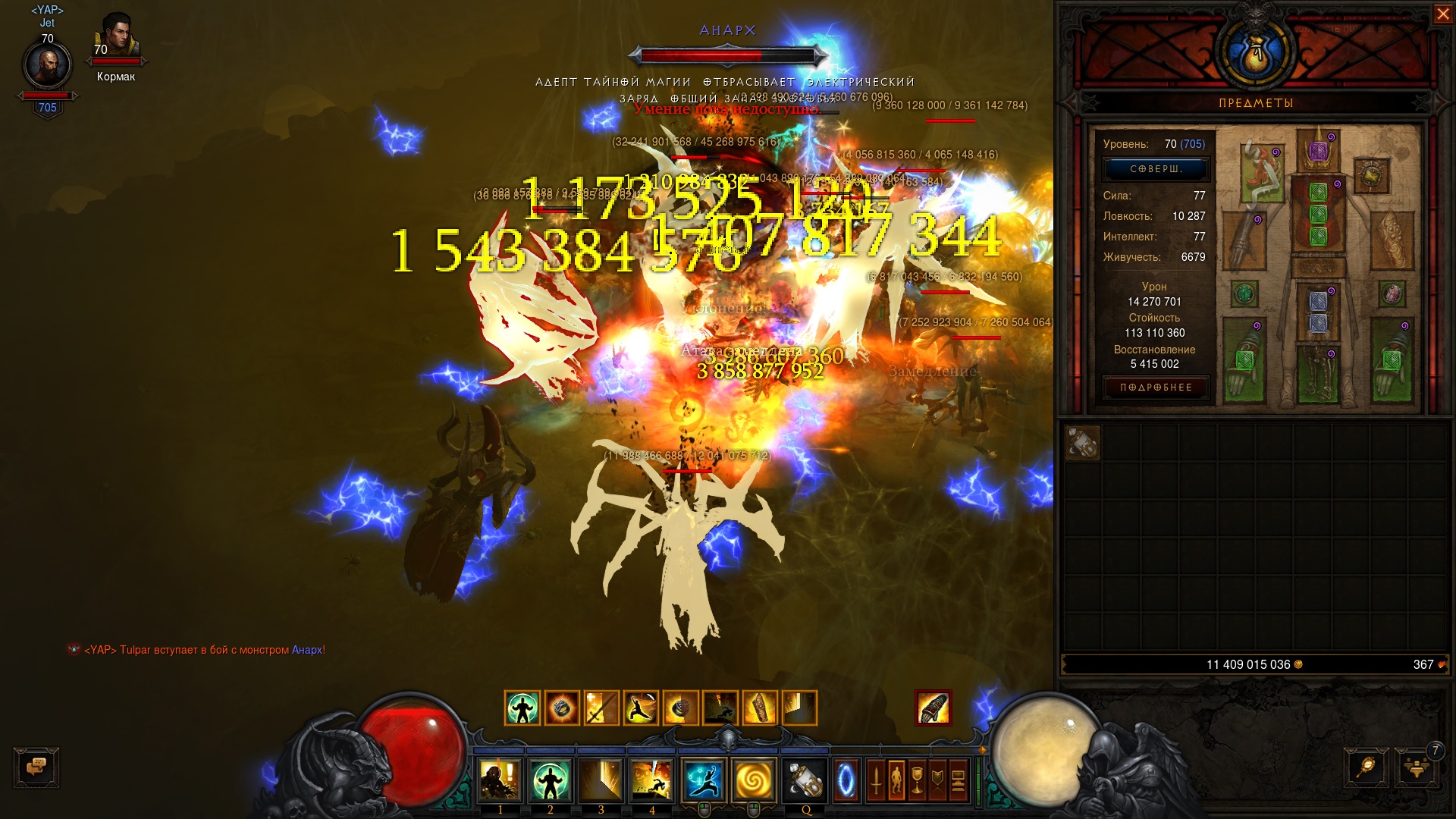
Task: Select the item in the backpack
Action: (x=1082, y=444)
